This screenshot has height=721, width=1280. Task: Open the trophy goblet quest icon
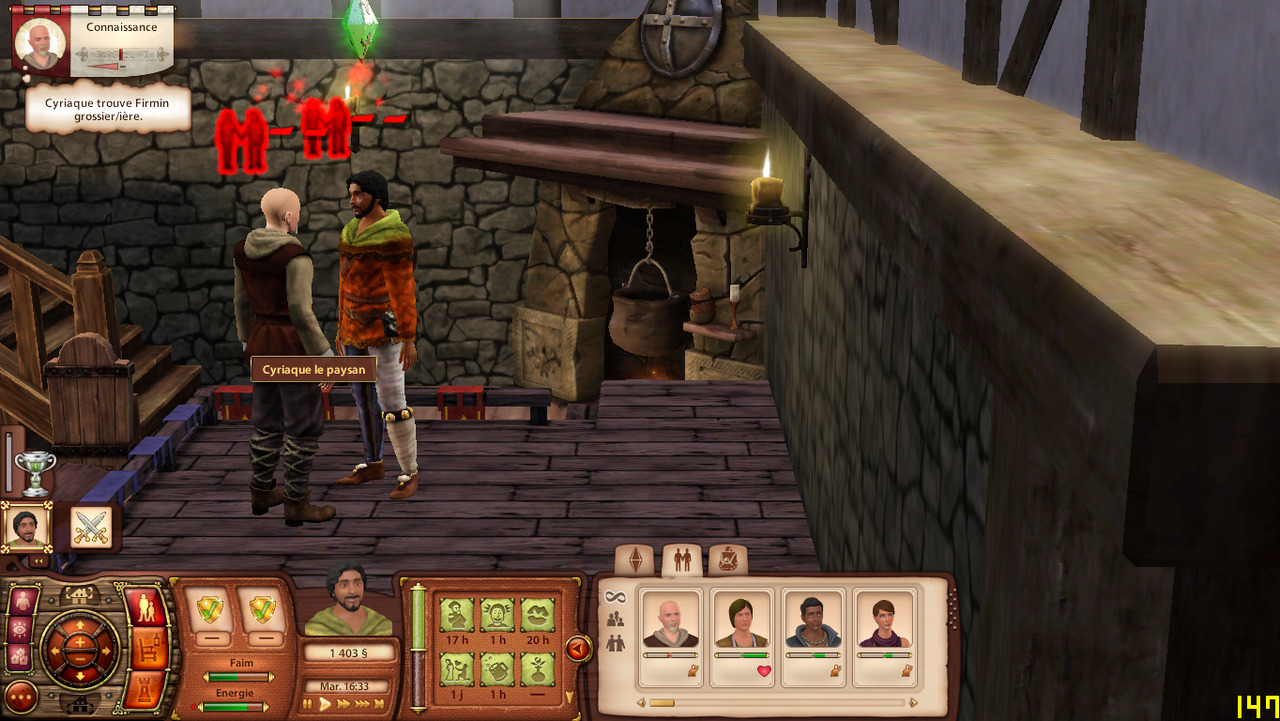point(35,473)
